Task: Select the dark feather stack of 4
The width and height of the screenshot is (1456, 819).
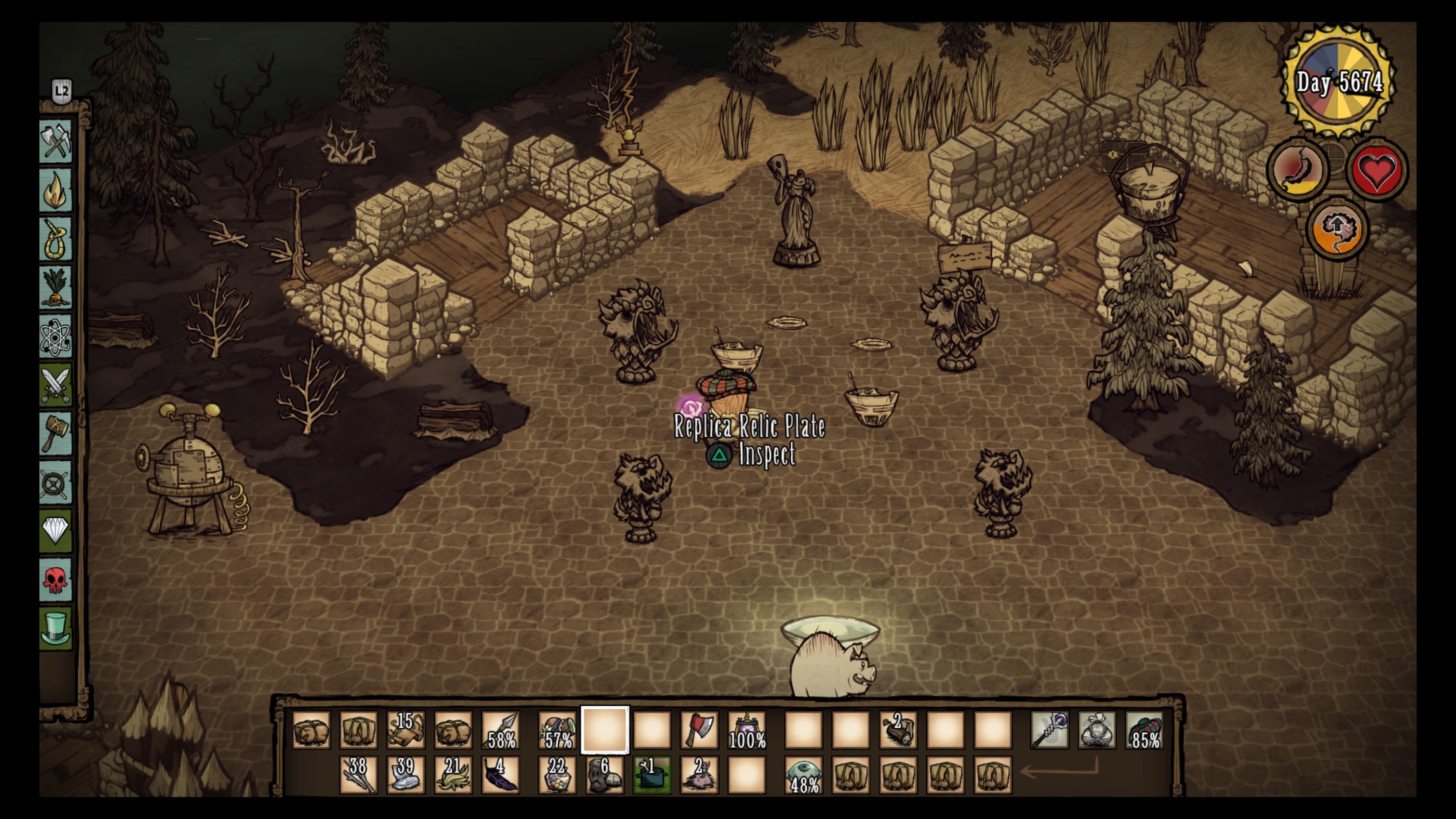Action: pyautogui.click(x=501, y=775)
